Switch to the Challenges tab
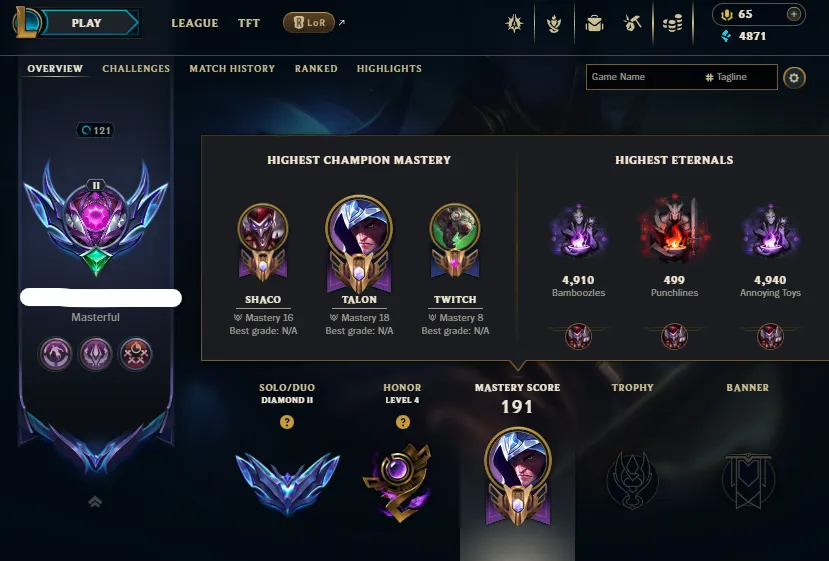The width and height of the screenshot is (829, 561). pos(136,69)
